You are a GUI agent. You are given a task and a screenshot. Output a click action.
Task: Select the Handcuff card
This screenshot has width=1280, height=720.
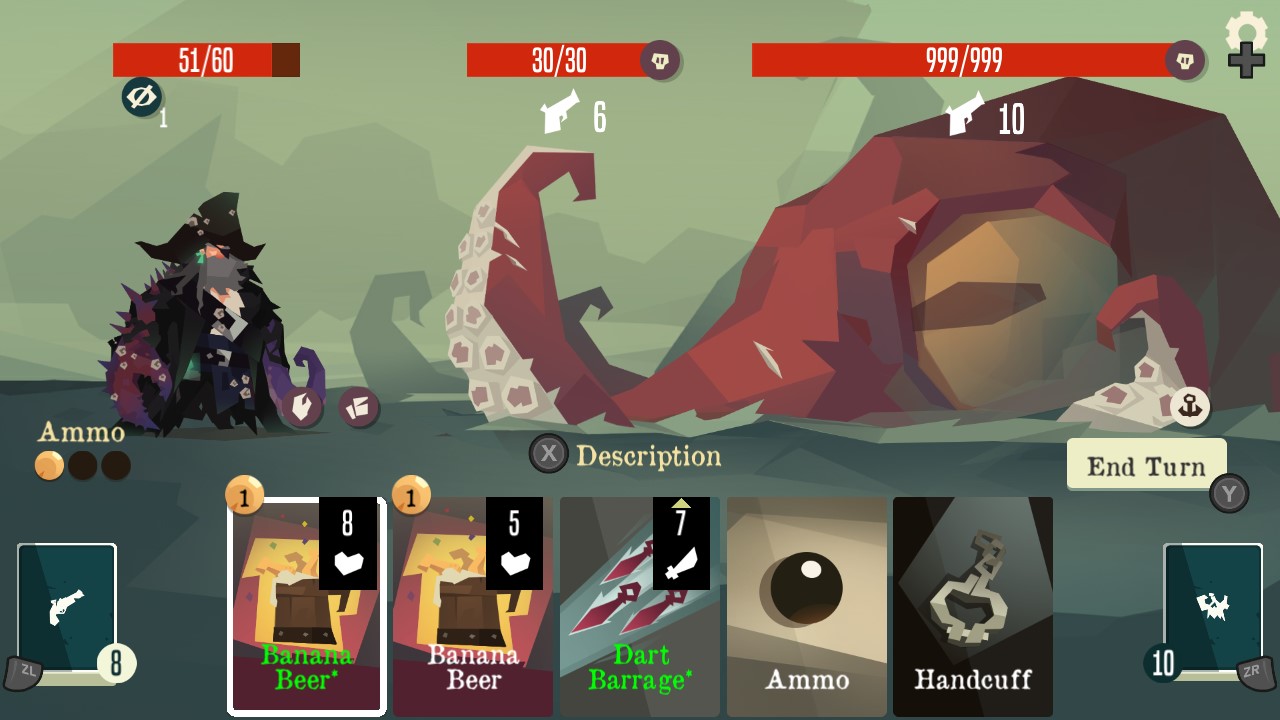972,605
